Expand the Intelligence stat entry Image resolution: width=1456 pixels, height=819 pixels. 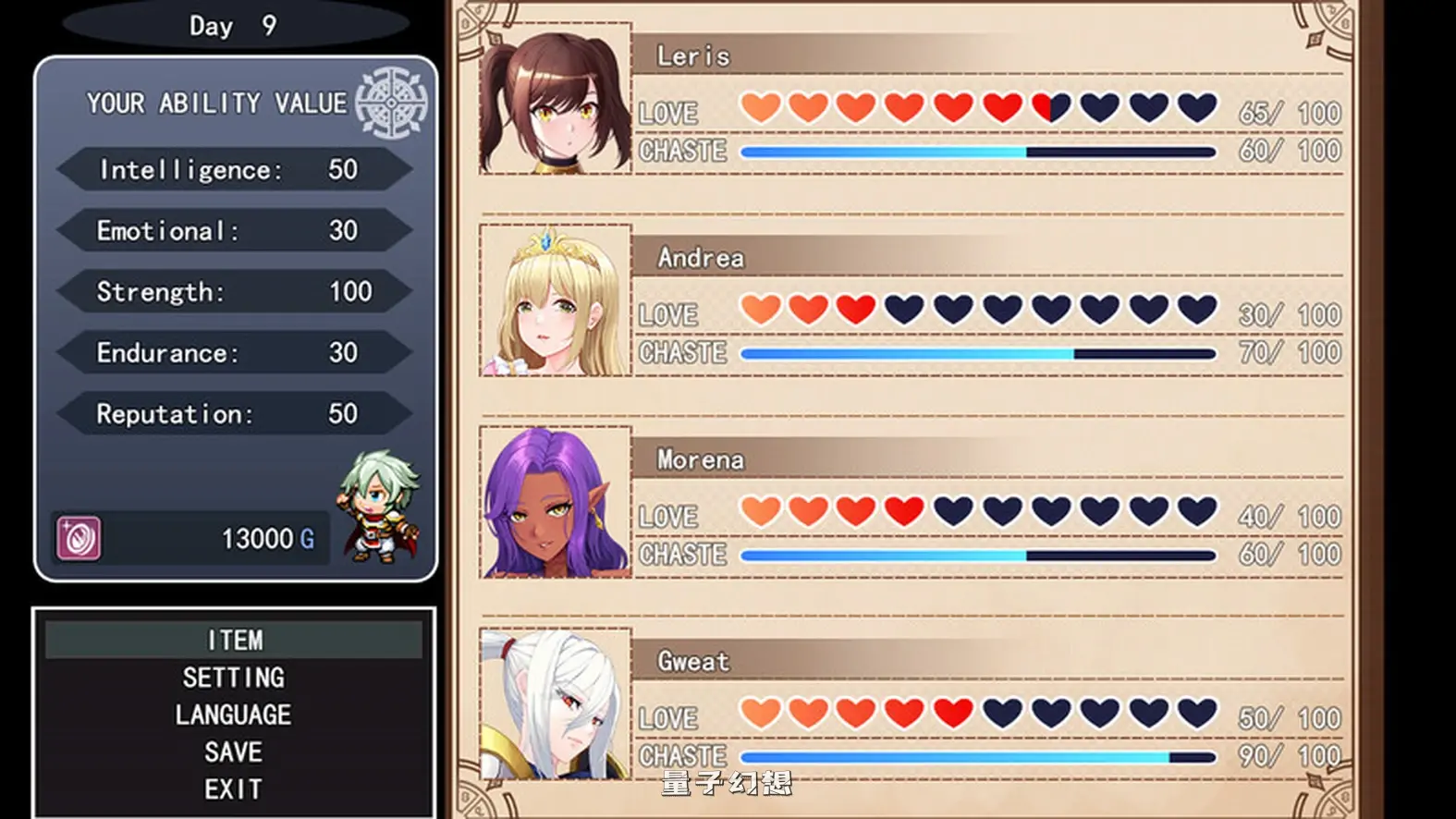tap(234, 169)
